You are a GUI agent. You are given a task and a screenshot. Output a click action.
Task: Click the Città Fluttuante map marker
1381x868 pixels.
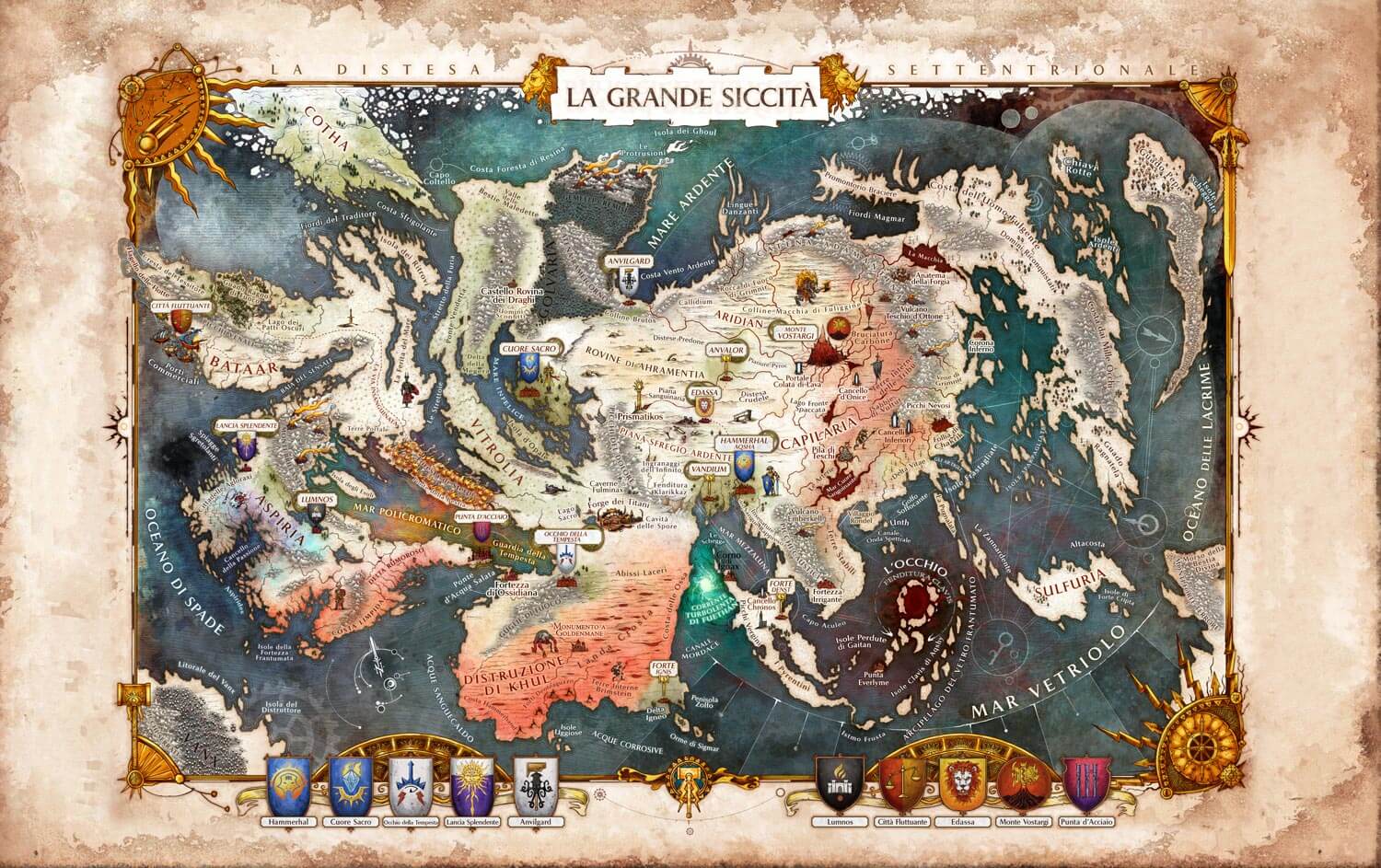click(x=179, y=321)
